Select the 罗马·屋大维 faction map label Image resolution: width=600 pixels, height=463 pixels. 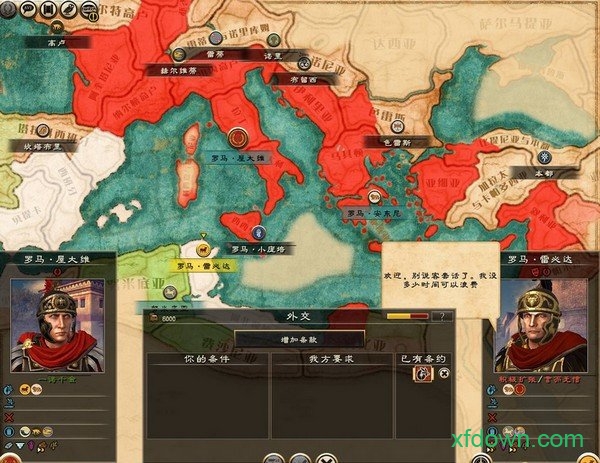pyautogui.click(x=238, y=158)
